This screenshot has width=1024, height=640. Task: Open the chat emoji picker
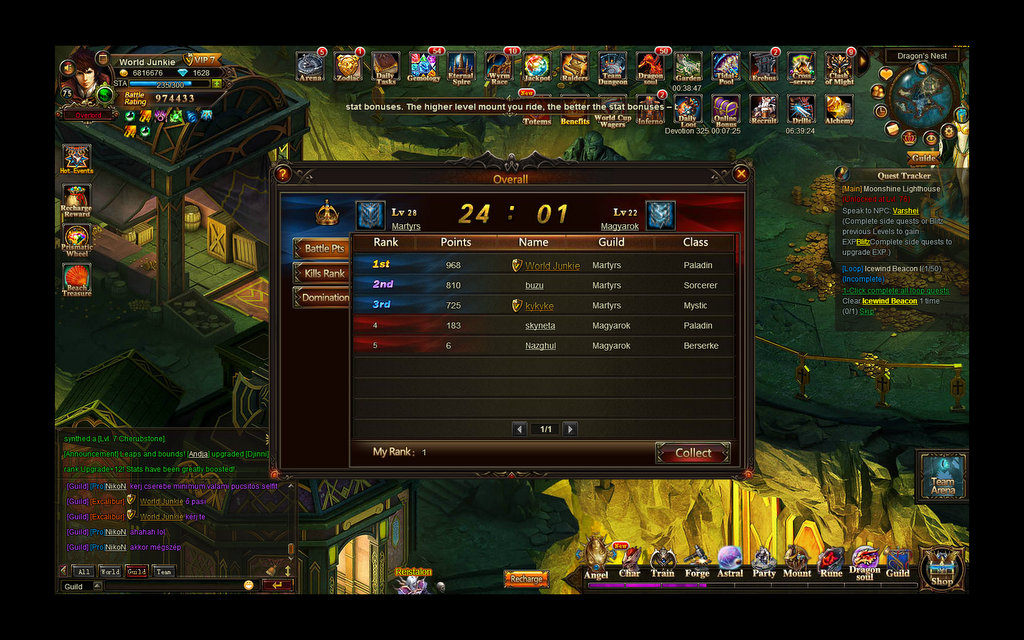coord(249,585)
